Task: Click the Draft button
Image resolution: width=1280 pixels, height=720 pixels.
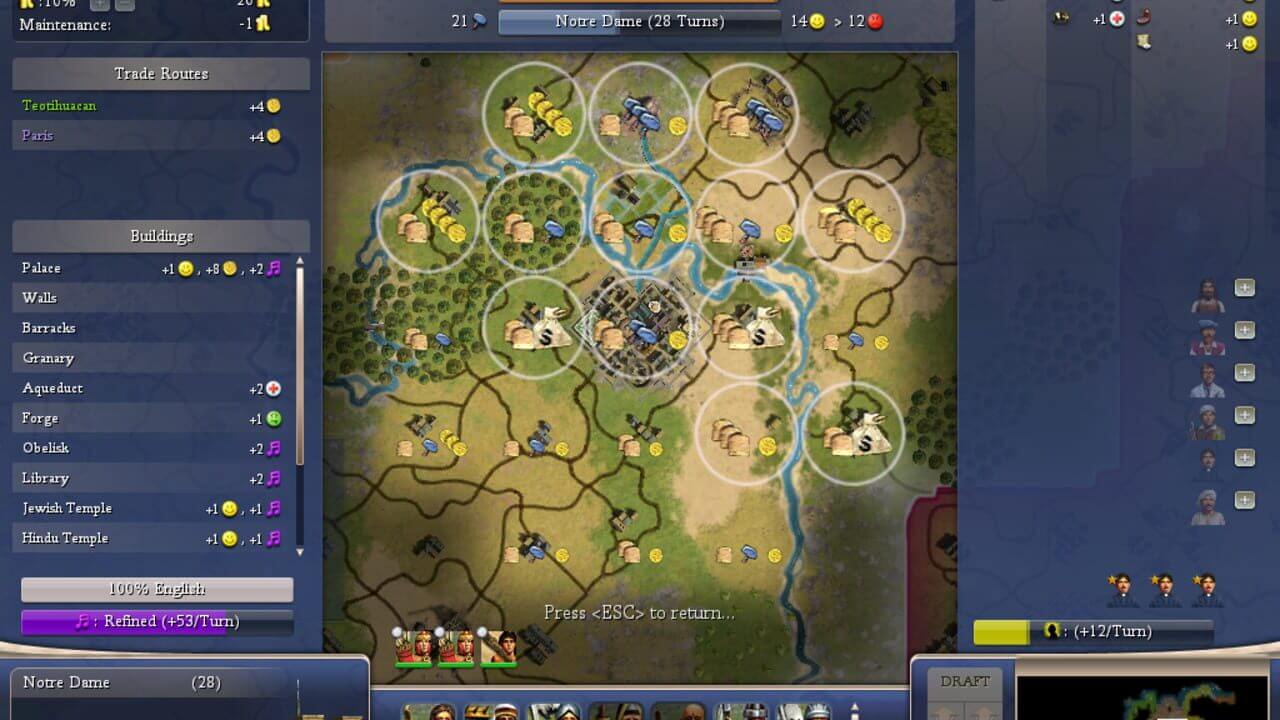Action: point(965,682)
